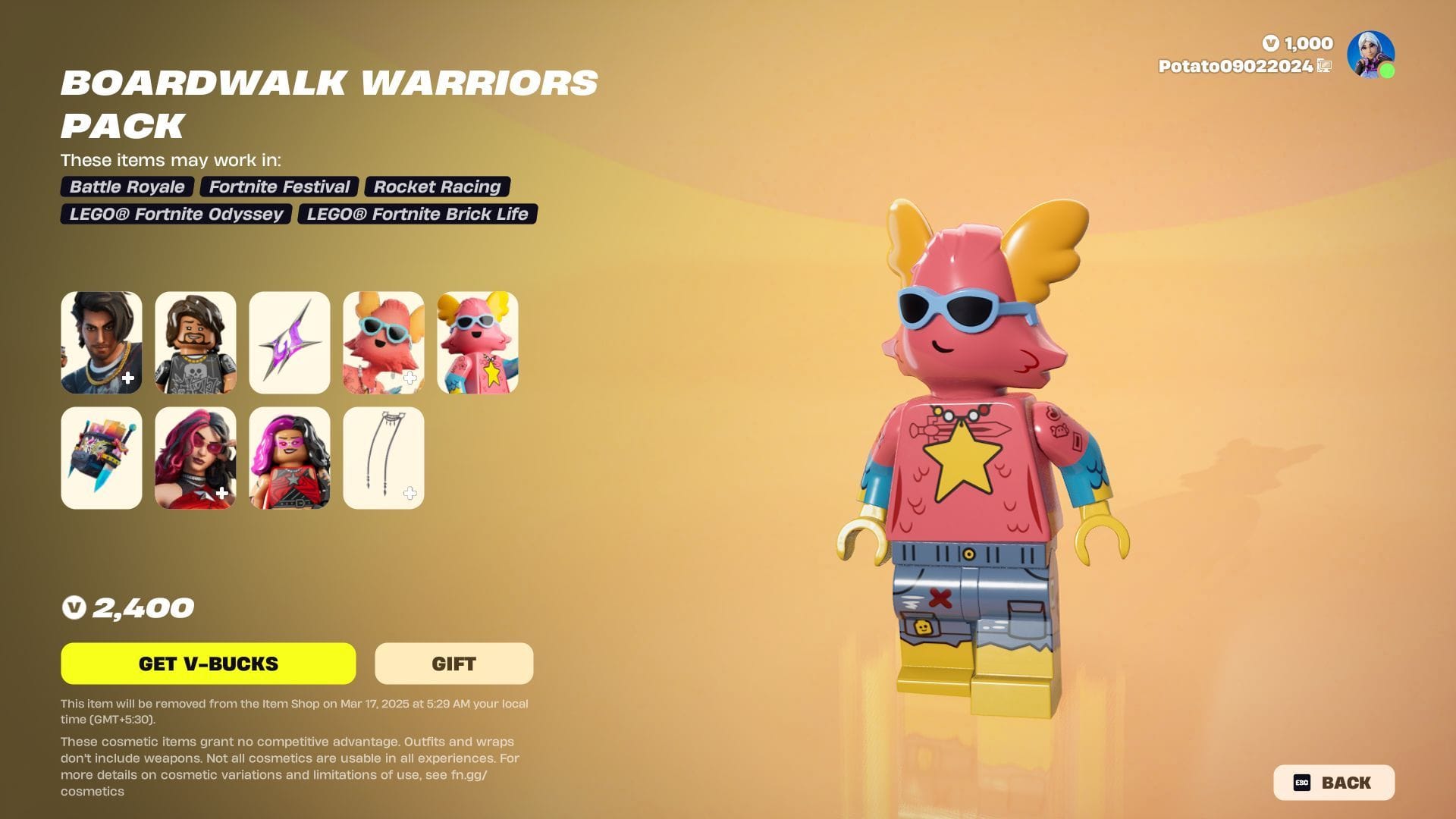Viewport: 1456px width, 819px height.
Task: Toggle the Battle Royale compatibility tag
Action: point(127,187)
